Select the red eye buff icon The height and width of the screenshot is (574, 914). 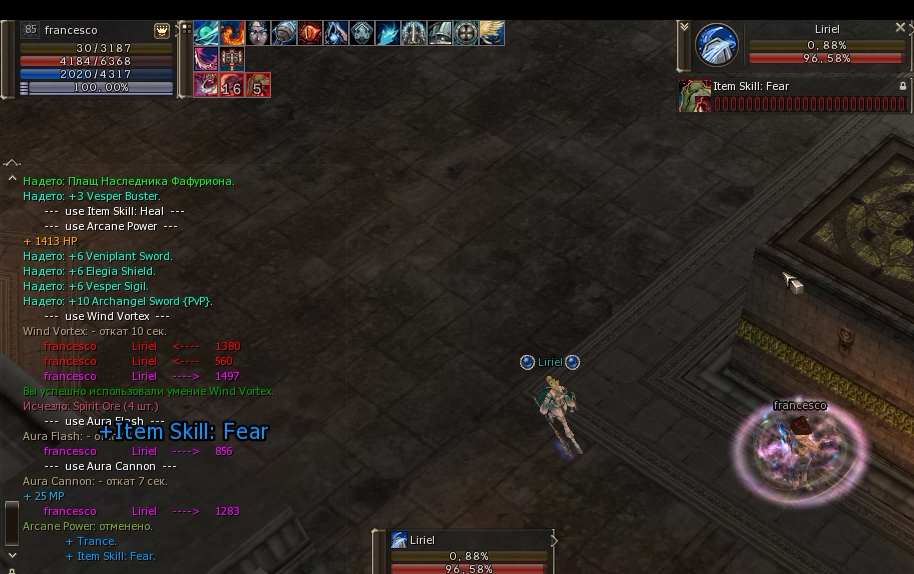coord(310,34)
